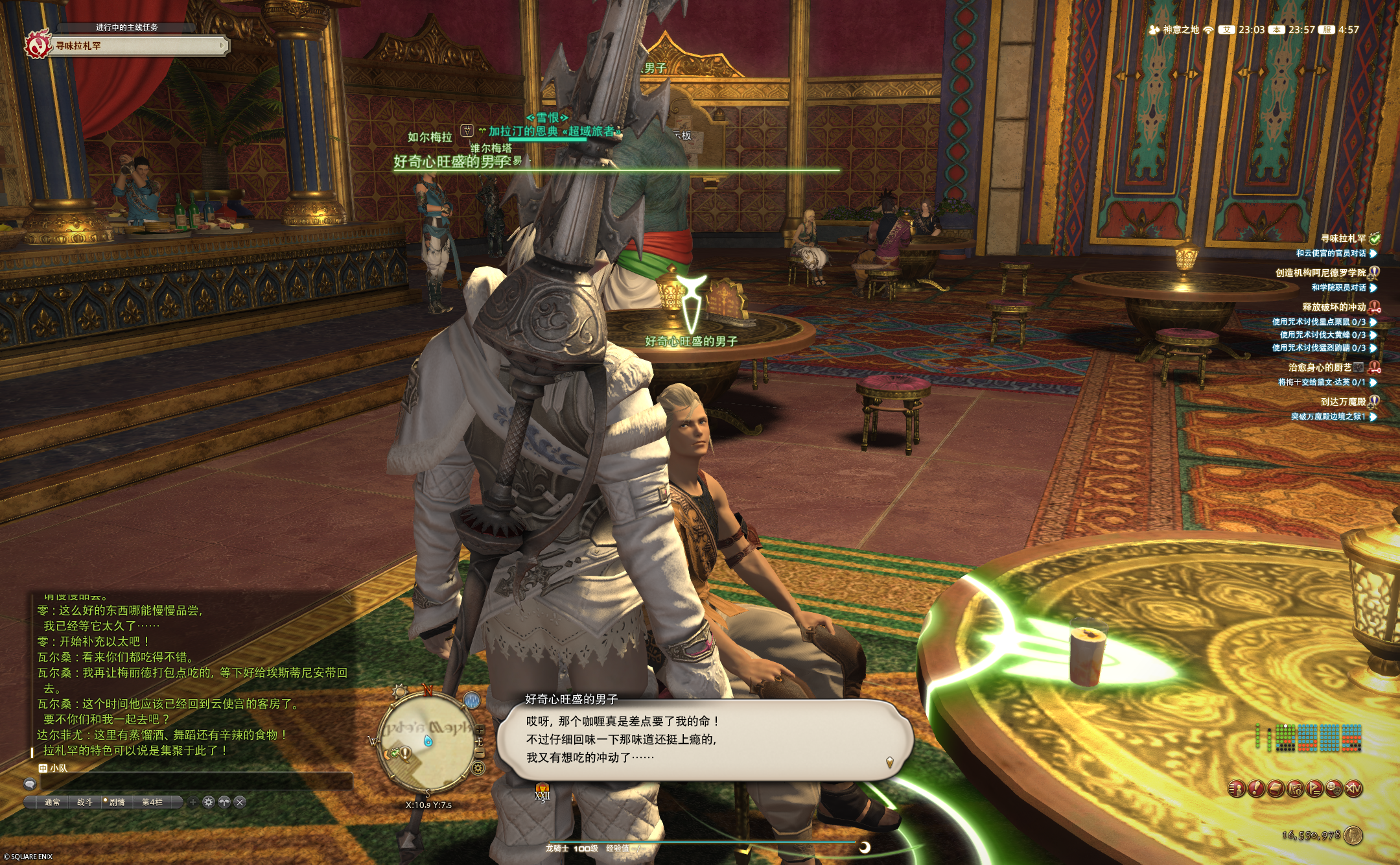The image size is (1400, 865).
Task: Close the chat log with X button
Action: click(240, 802)
